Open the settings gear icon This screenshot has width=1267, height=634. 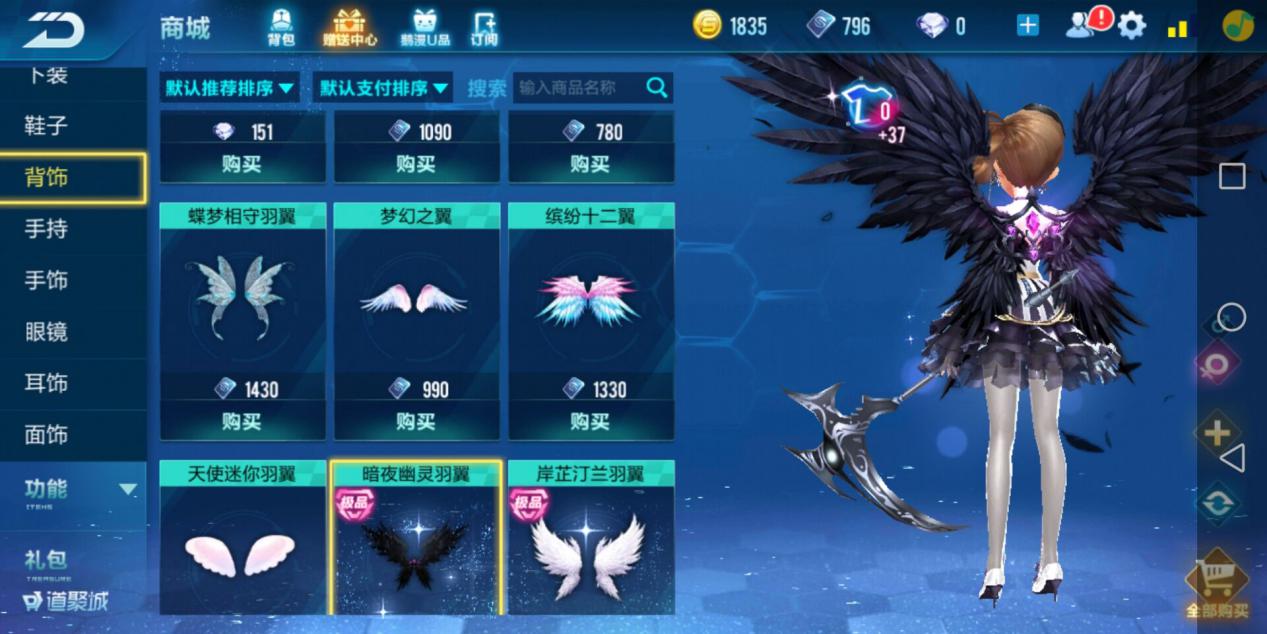click(x=1132, y=25)
